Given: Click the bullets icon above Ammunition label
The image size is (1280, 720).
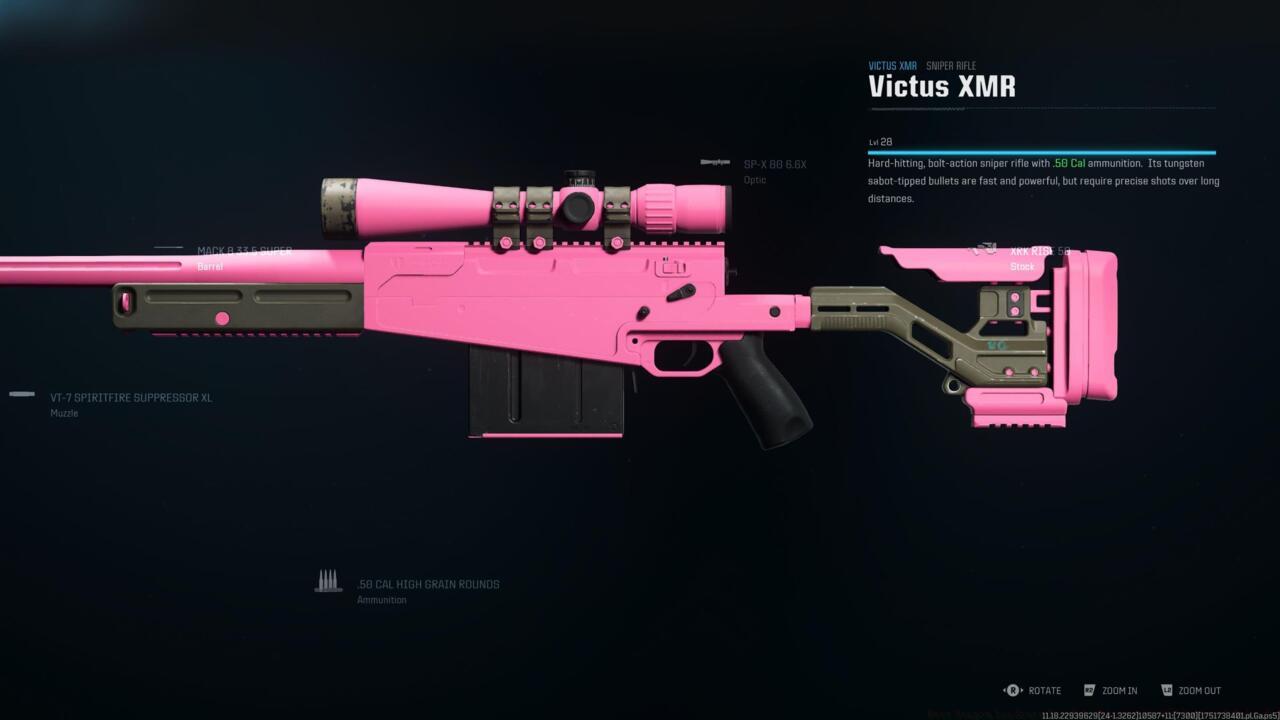Looking at the screenshot, I should point(329,579).
